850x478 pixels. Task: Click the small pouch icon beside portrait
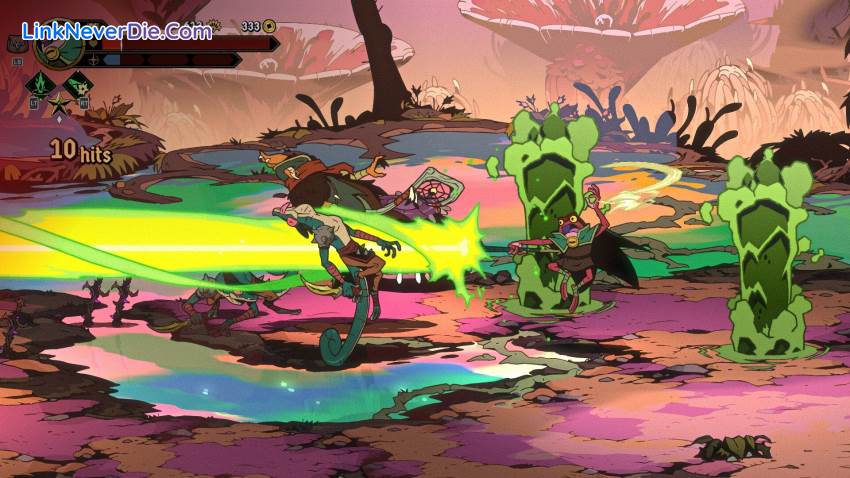[17, 45]
